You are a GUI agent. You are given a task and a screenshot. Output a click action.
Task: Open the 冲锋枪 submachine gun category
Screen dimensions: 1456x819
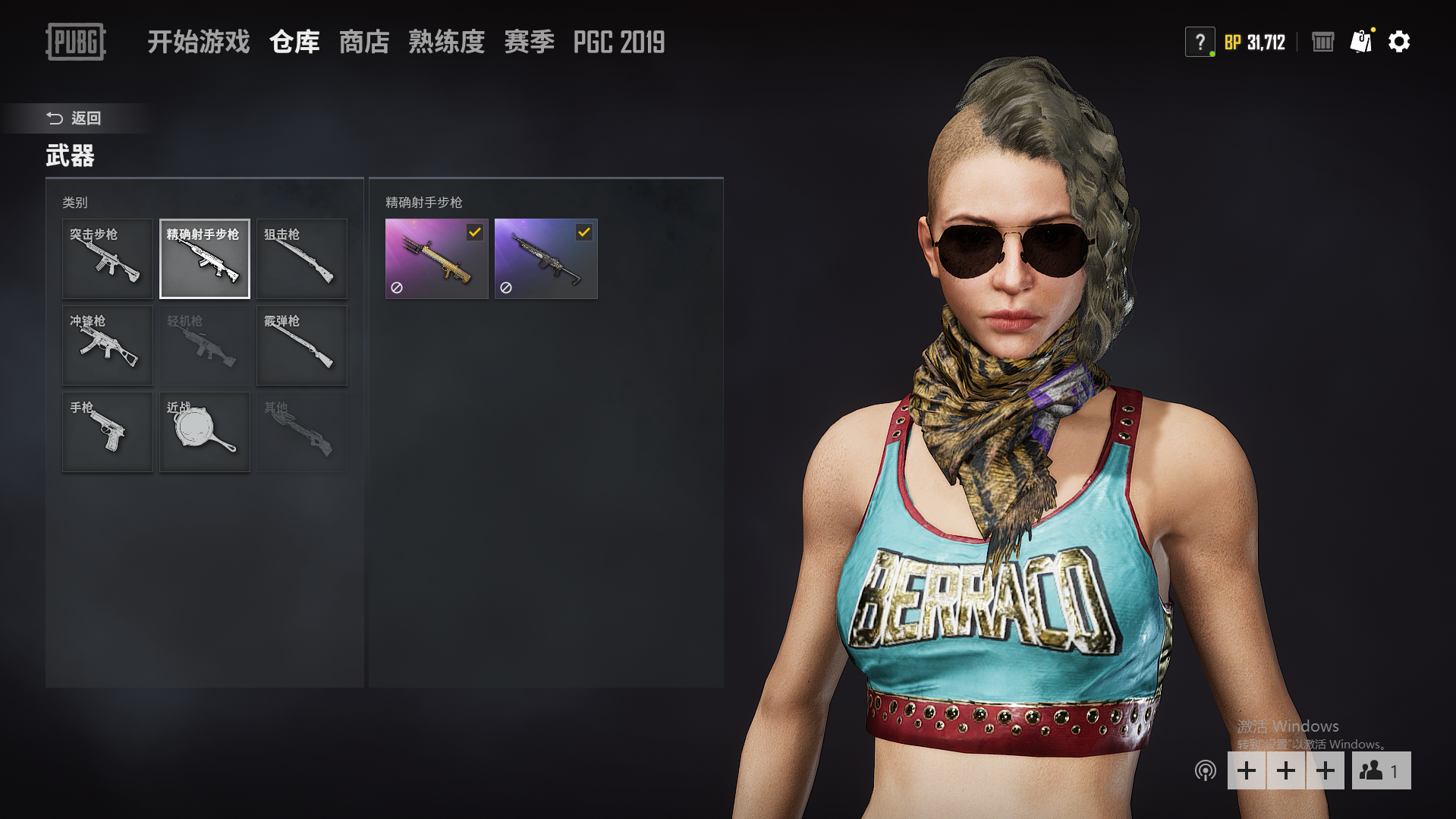108,345
